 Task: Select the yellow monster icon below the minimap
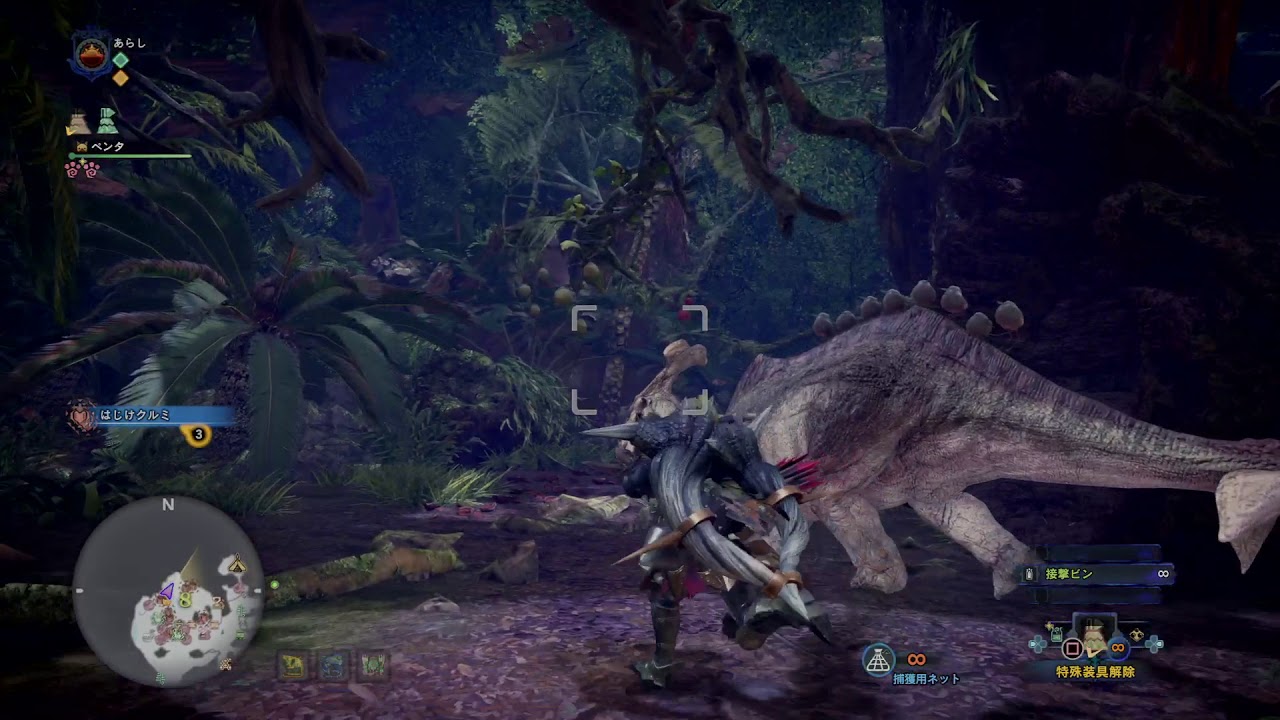[294, 665]
